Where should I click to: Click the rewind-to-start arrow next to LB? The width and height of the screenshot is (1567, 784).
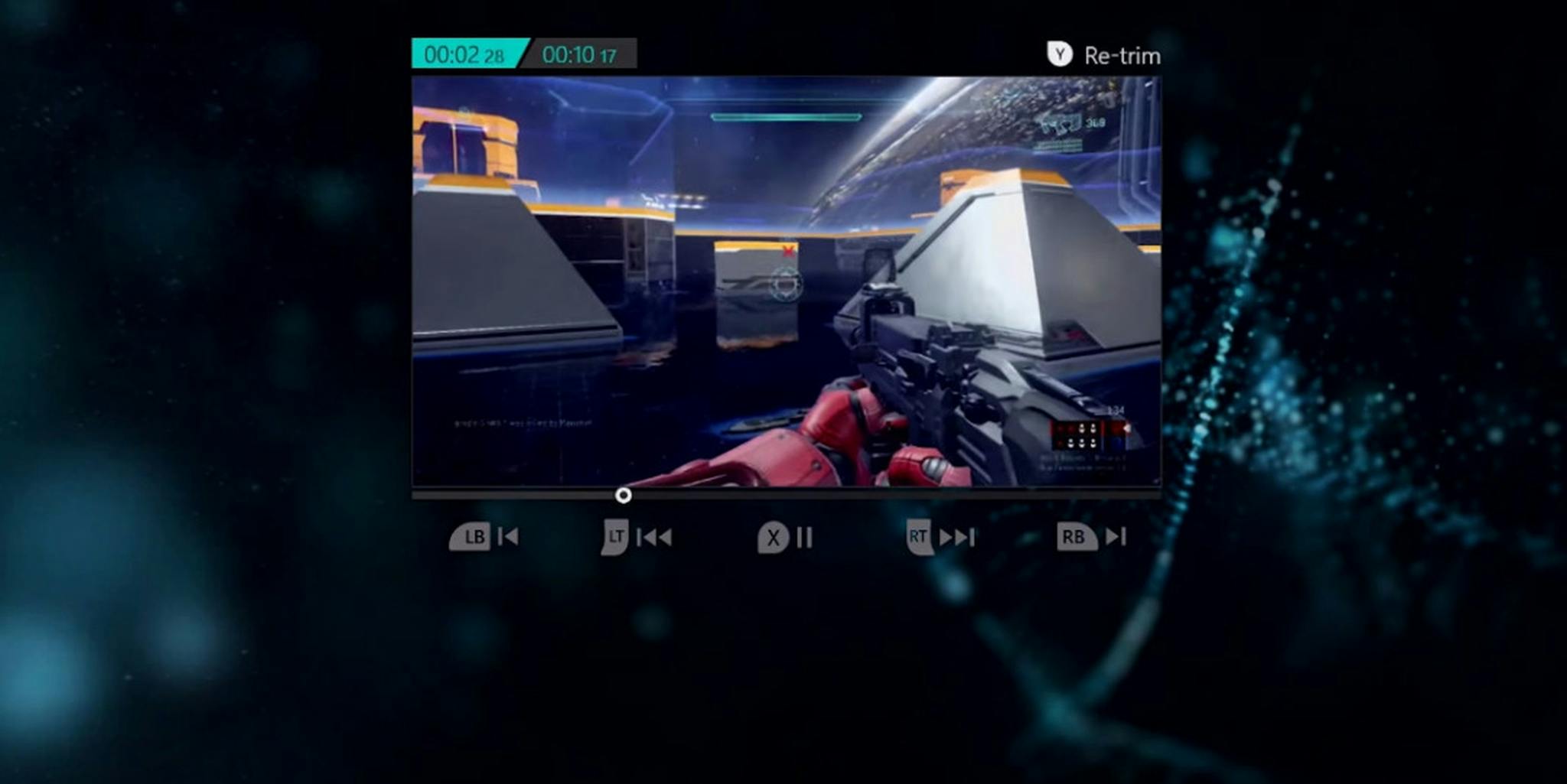click(507, 538)
